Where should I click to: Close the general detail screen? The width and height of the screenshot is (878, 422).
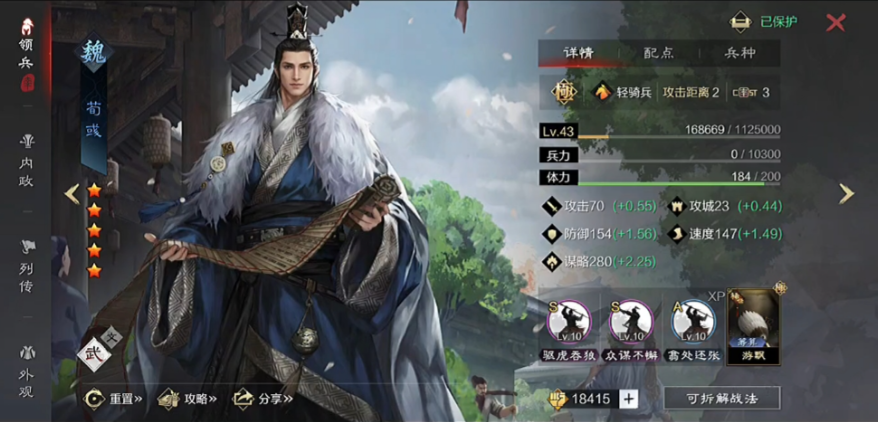point(836,22)
